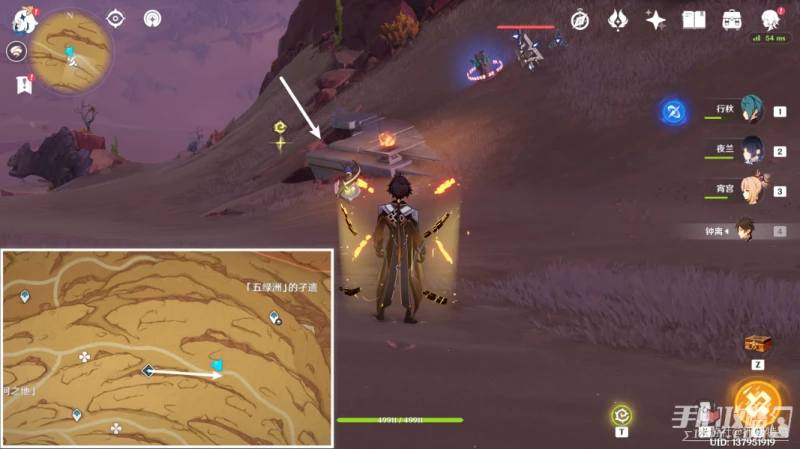Image resolution: width=800 pixels, height=449 pixels.
Task: Open the quest navigation icon with the red alert
Action: [x=23, y=84]
